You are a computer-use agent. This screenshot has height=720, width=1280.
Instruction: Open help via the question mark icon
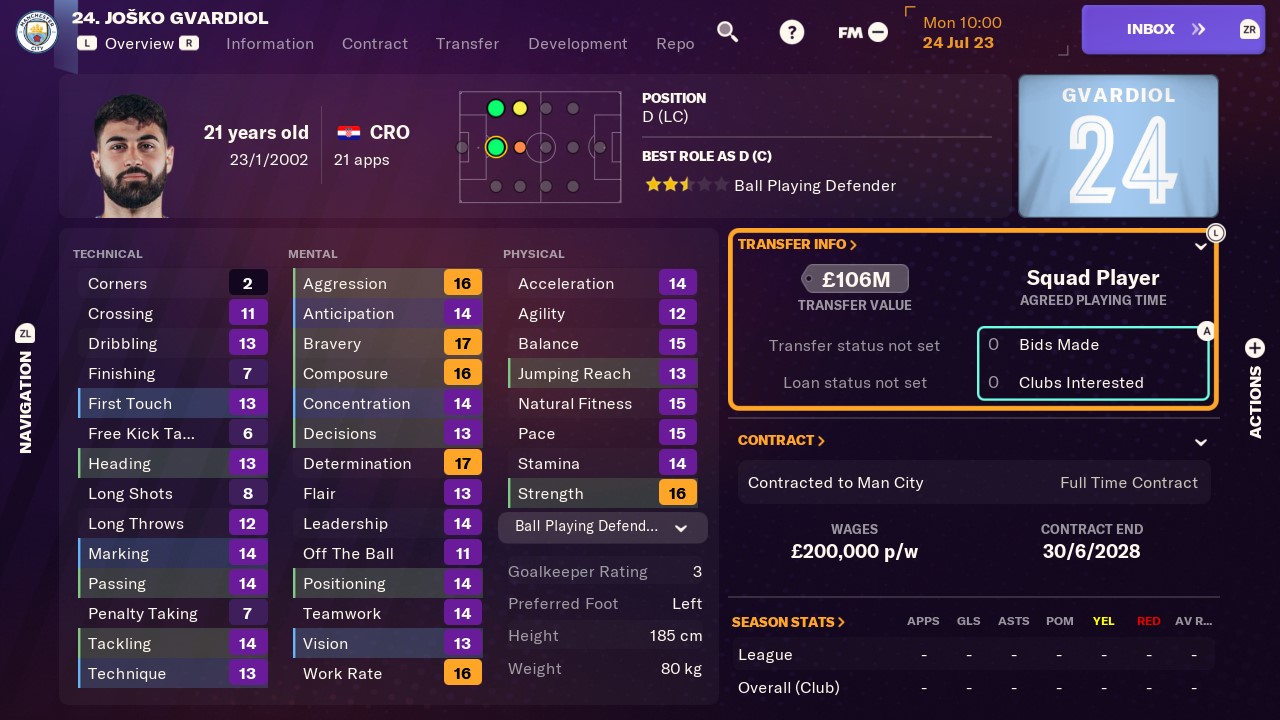point(791,31)
